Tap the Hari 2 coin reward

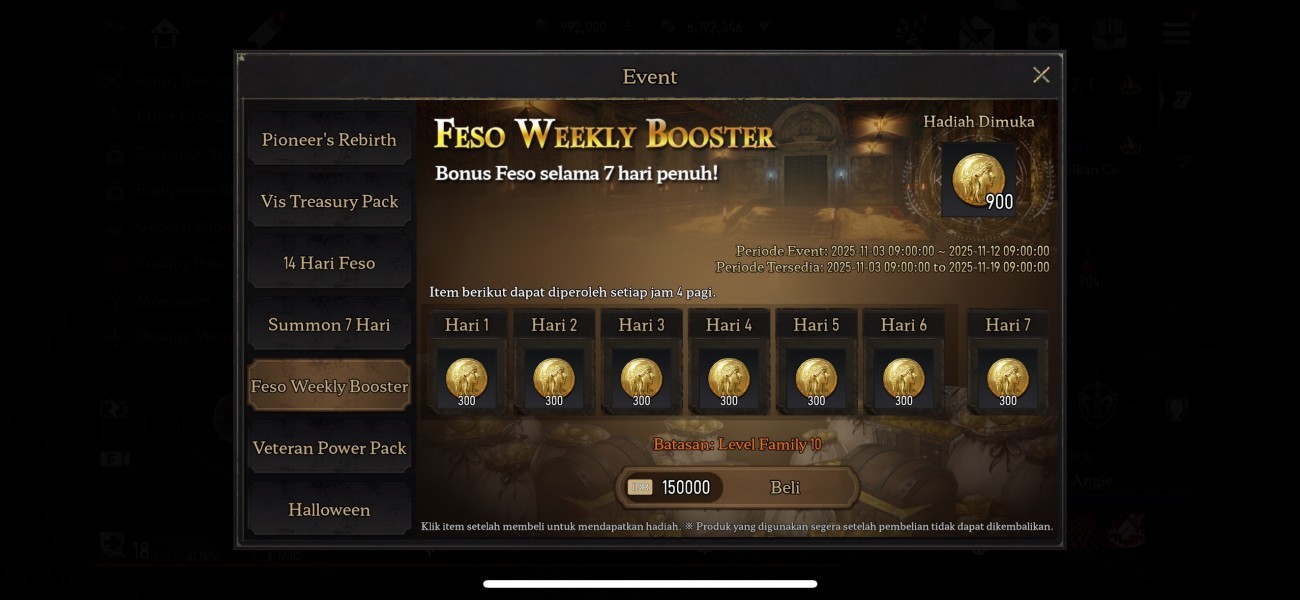tap(554, 380)
